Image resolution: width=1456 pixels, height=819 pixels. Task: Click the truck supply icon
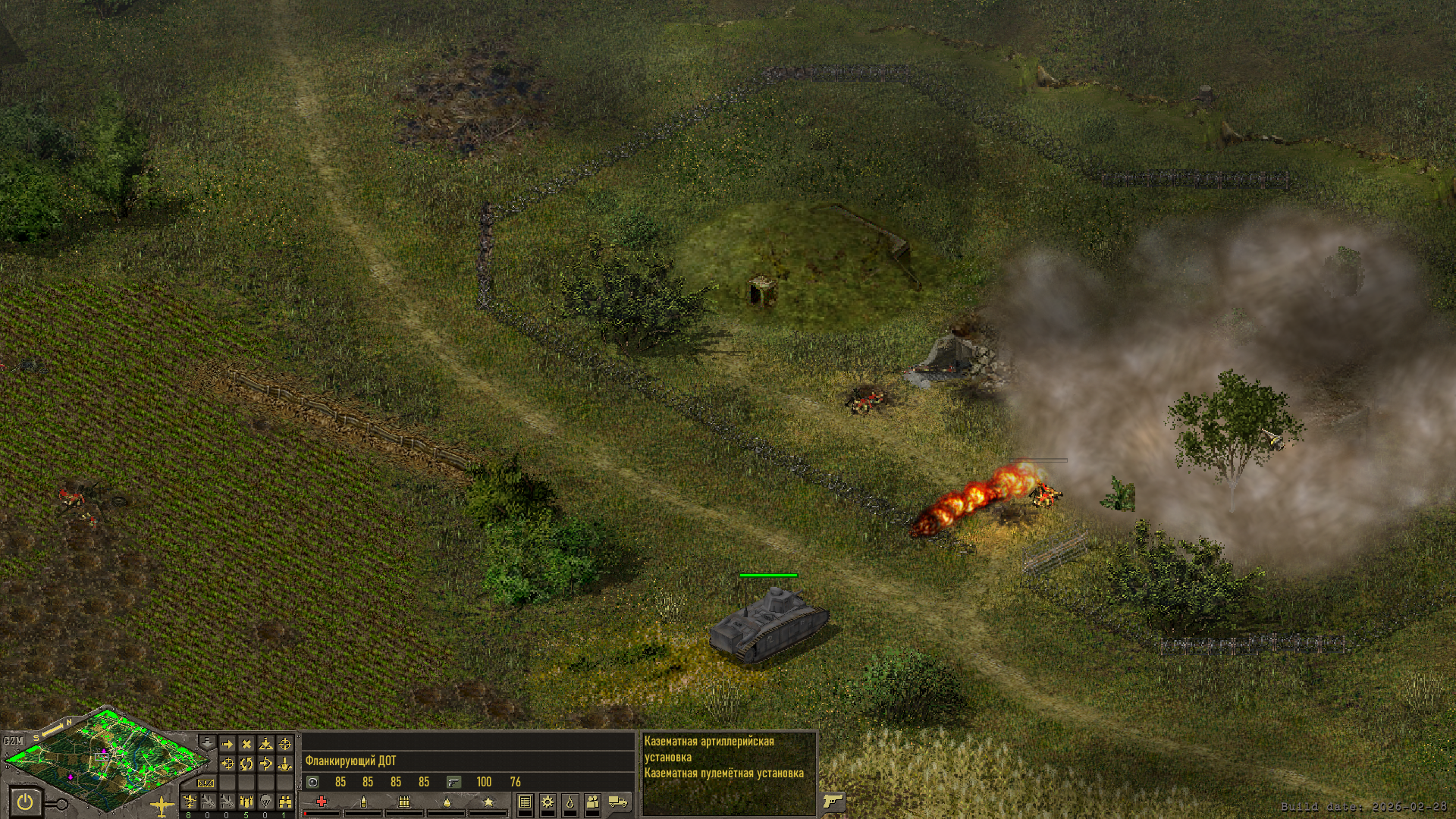tap(618, 802)
